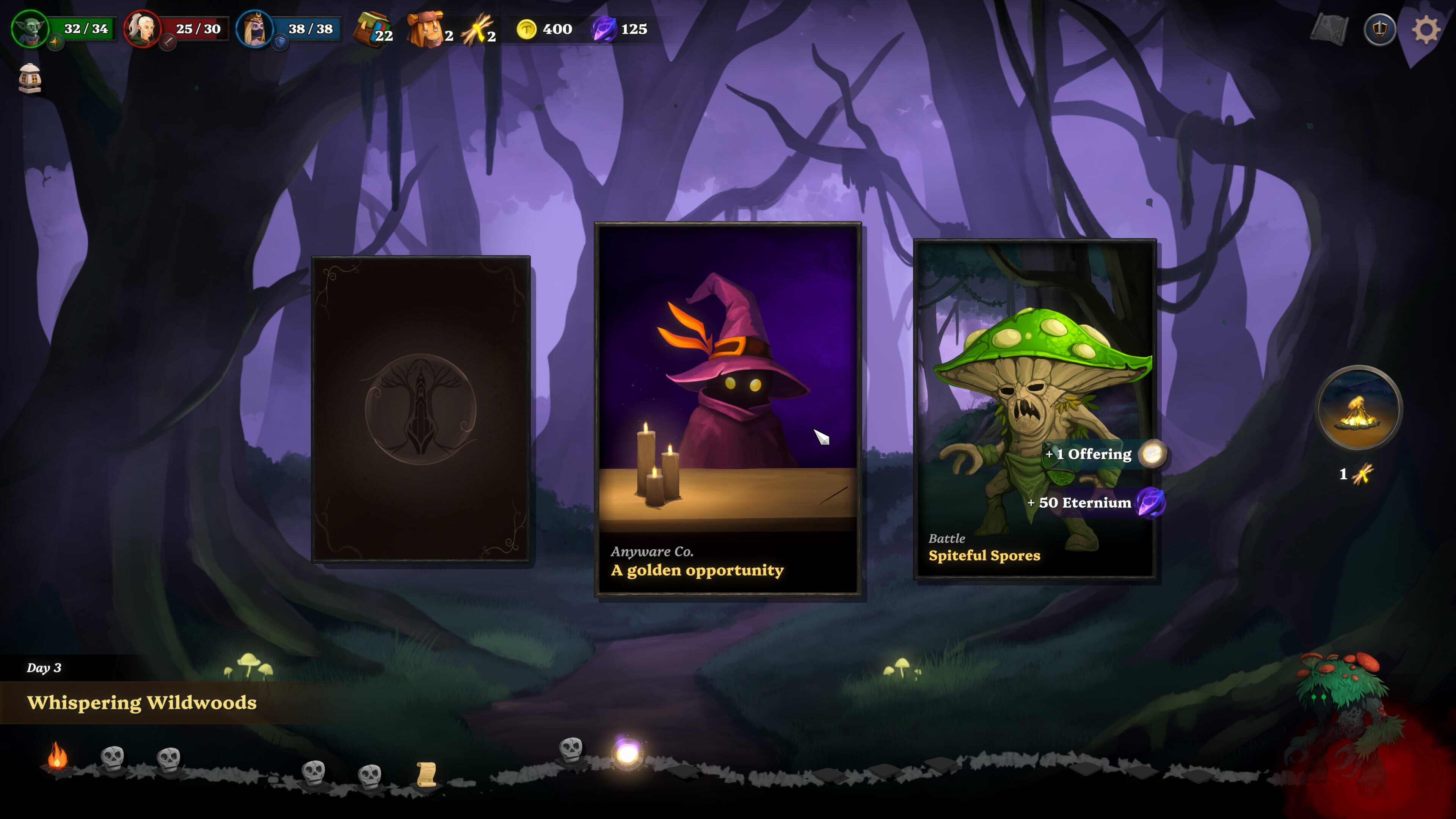Click the glowing current node on the path
The width and height of the screenshot is (1456, 819).
pyautogui.click(x=628, y=753)
